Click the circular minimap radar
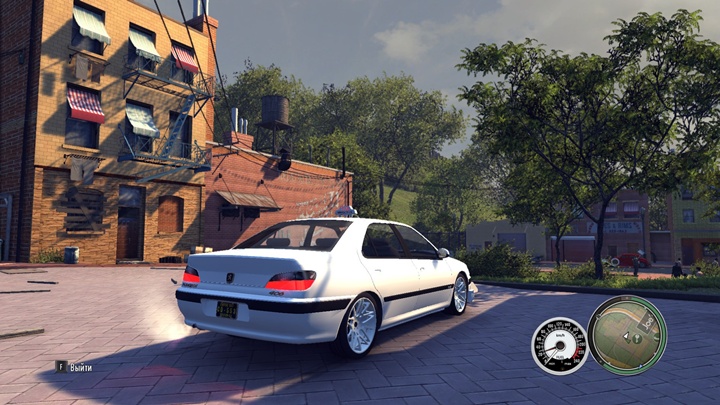Viewport: 720px width, 405px height. [x=627, y=335]
